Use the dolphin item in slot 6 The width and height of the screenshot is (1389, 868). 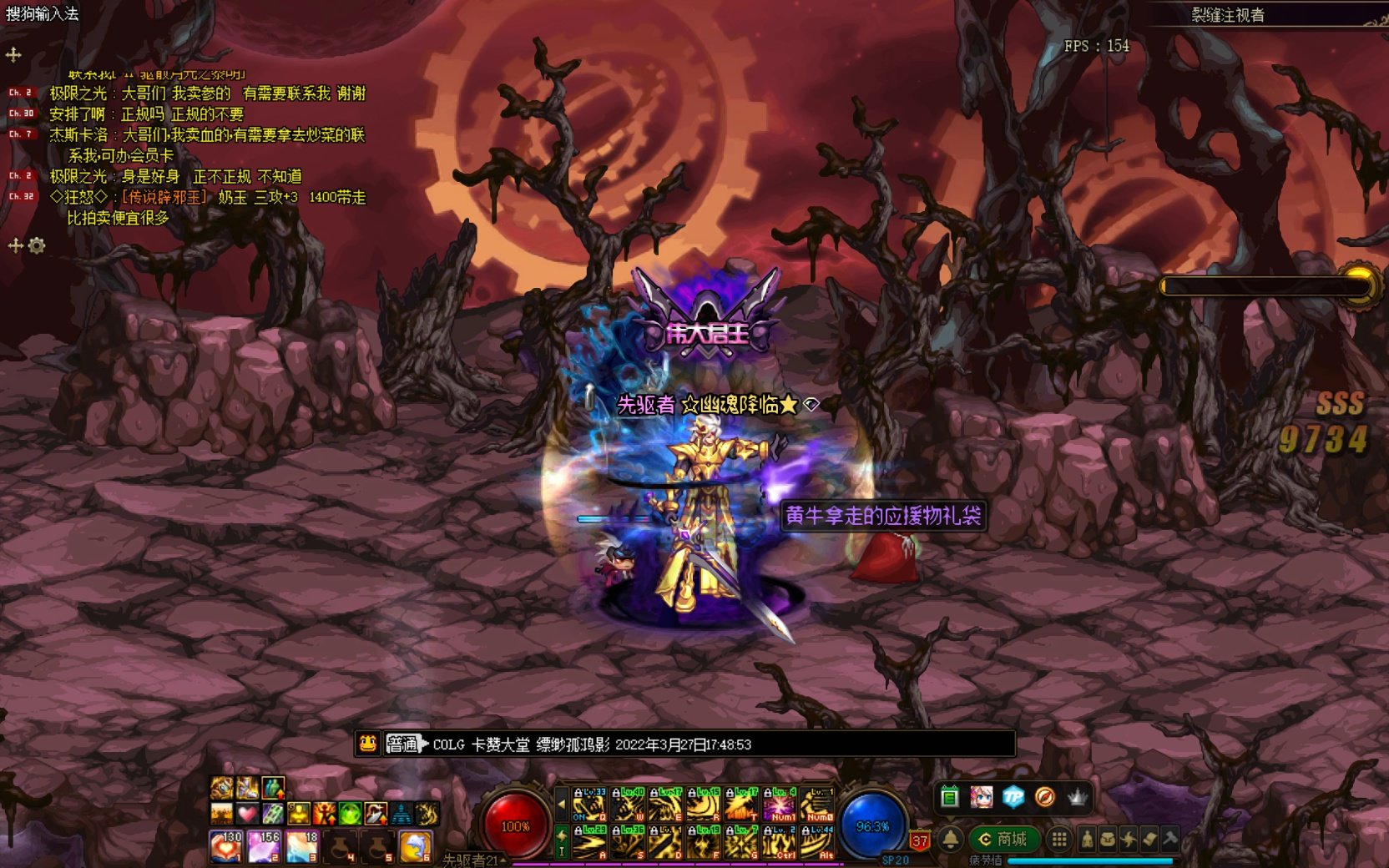click(415, 846)
